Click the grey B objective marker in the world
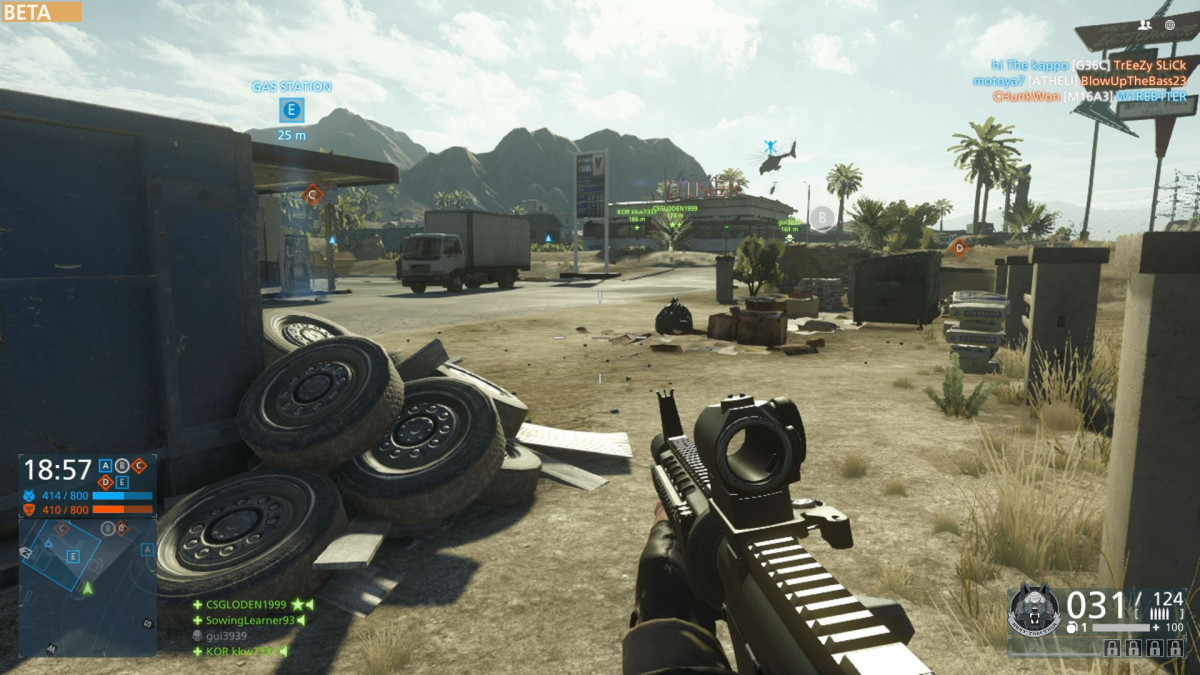 click(822, 217)
